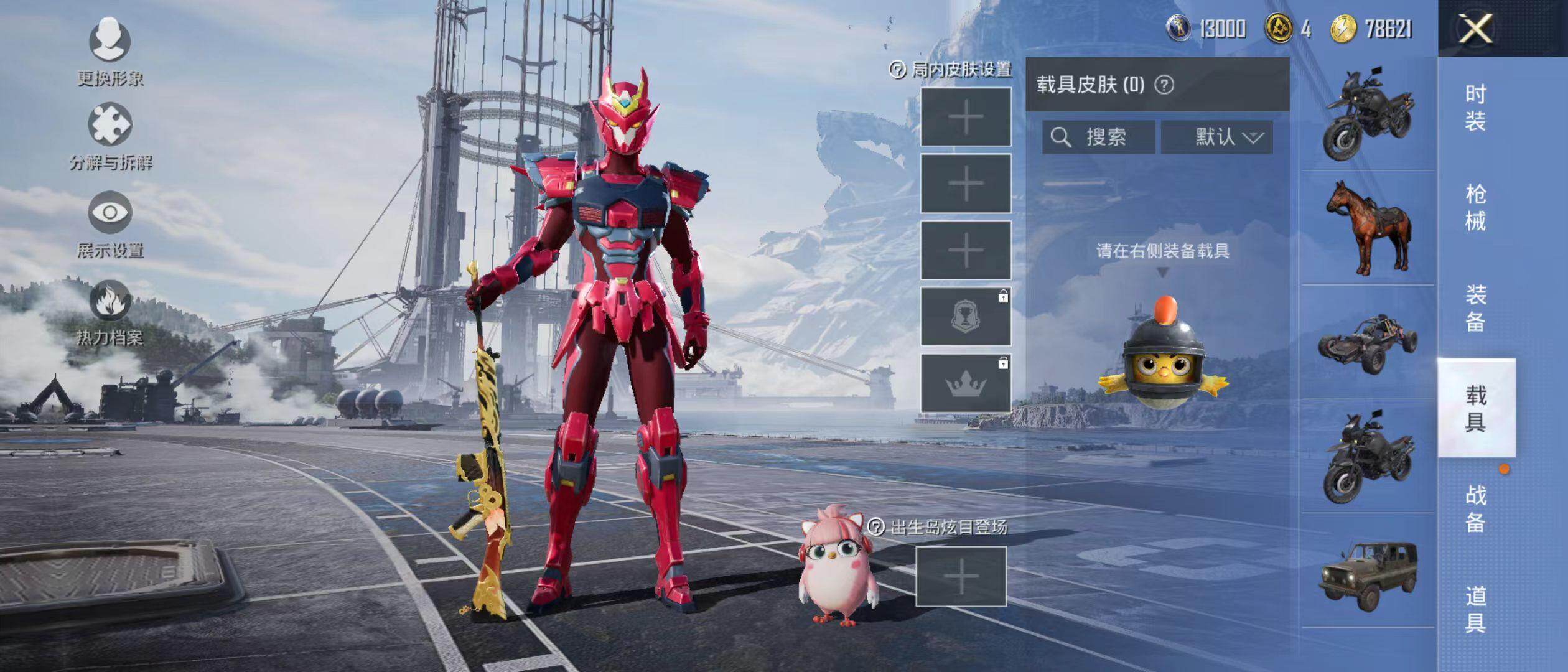Switch to the 时装 outfits tab

pyautogui.click(x=1475, y=107)
